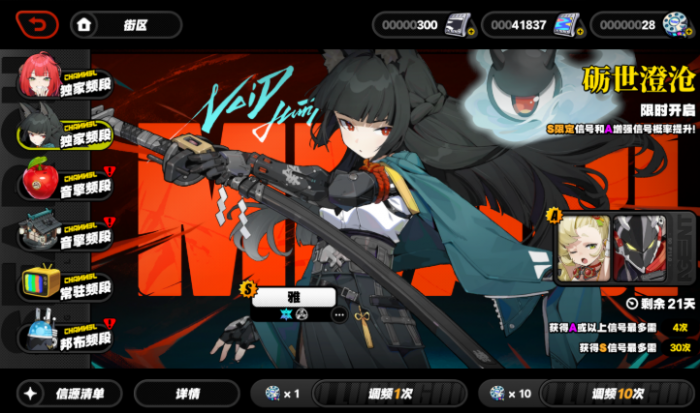The image size is (700, 413).
Task: Open the 信源清单 list
Action: click(72, 393)
